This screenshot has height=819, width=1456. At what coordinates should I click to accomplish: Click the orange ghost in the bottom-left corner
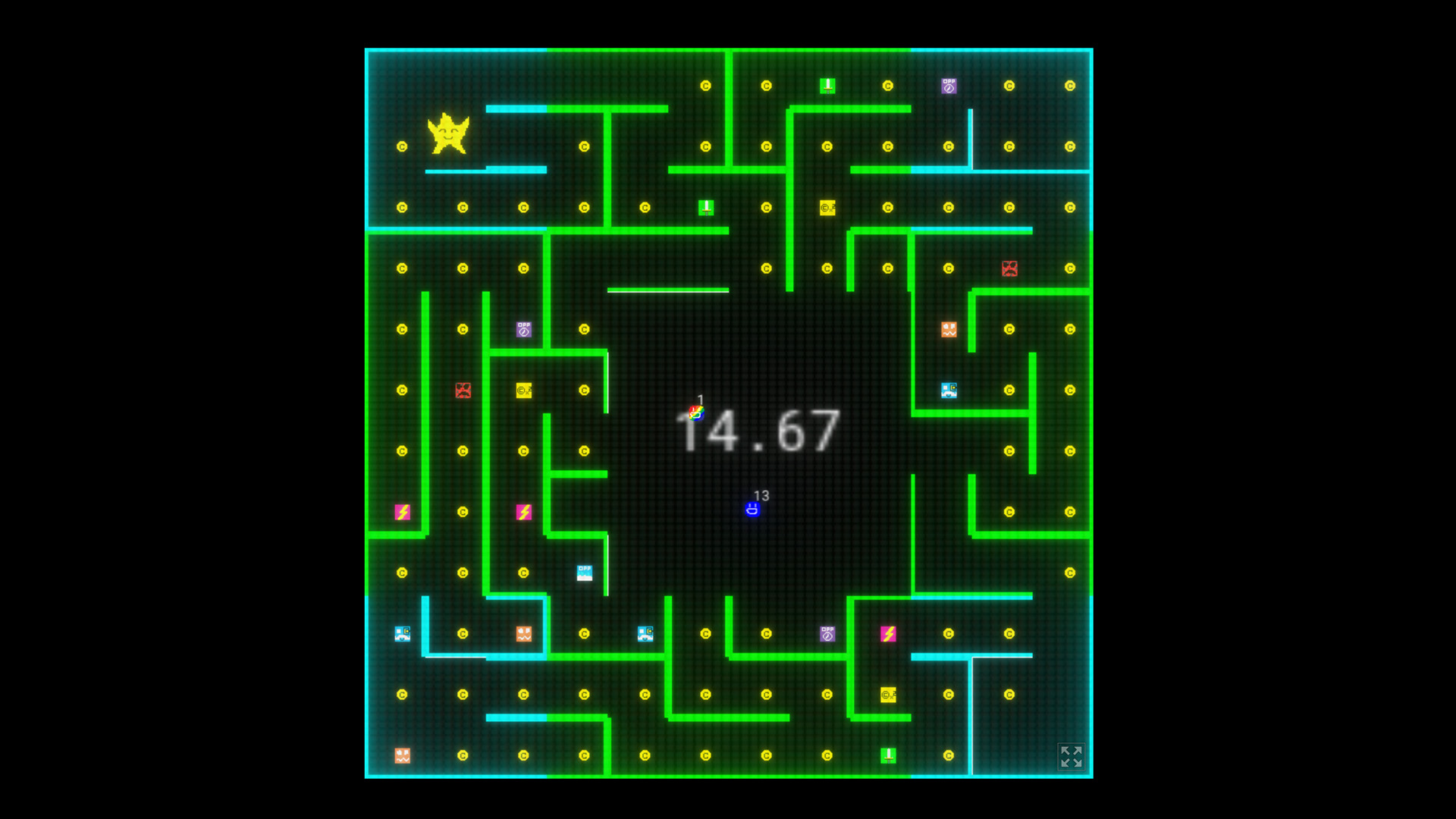click(402, 755)
